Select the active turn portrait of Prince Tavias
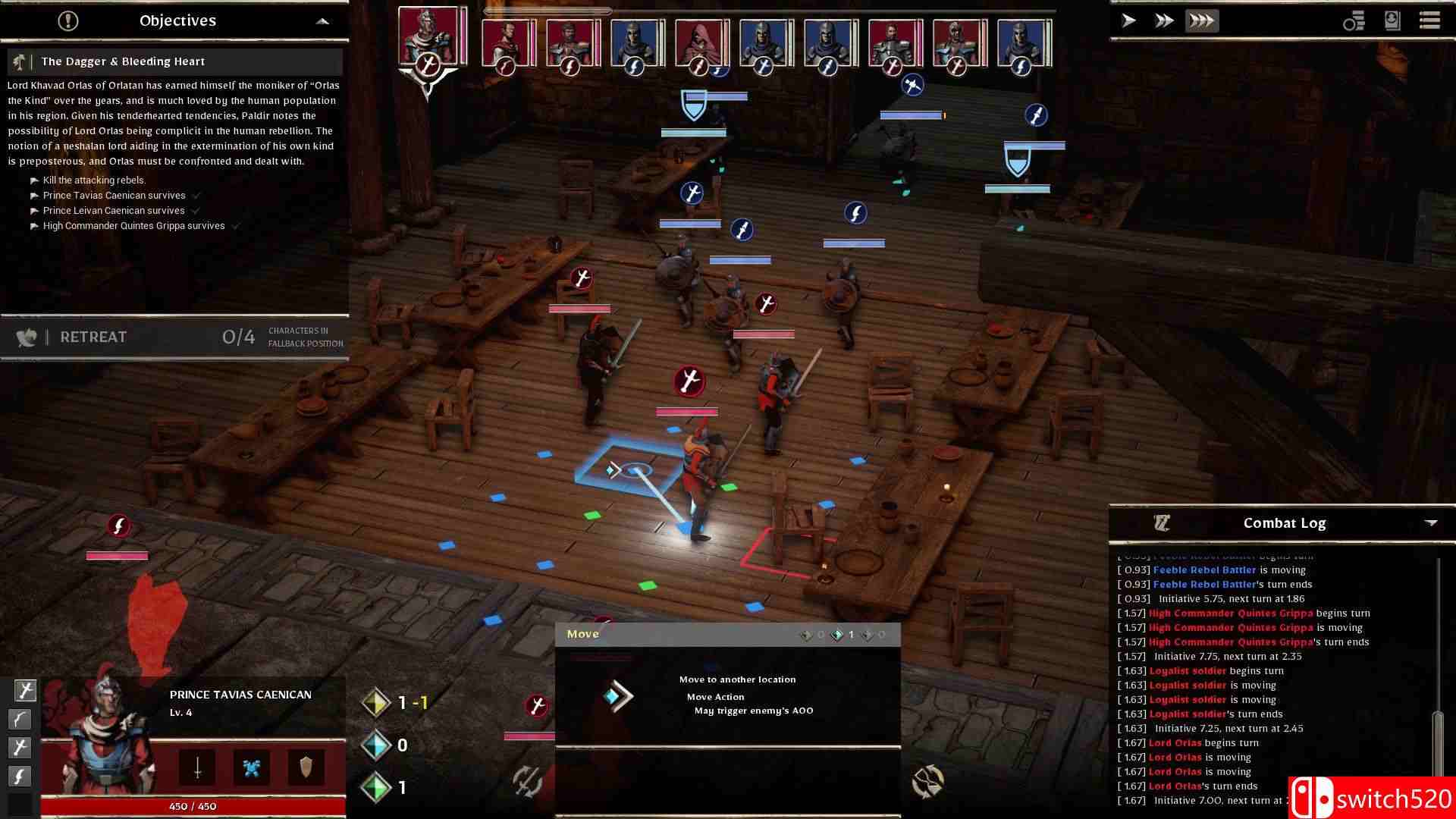This screenshot has height=819, width=1456. [428, 36]
